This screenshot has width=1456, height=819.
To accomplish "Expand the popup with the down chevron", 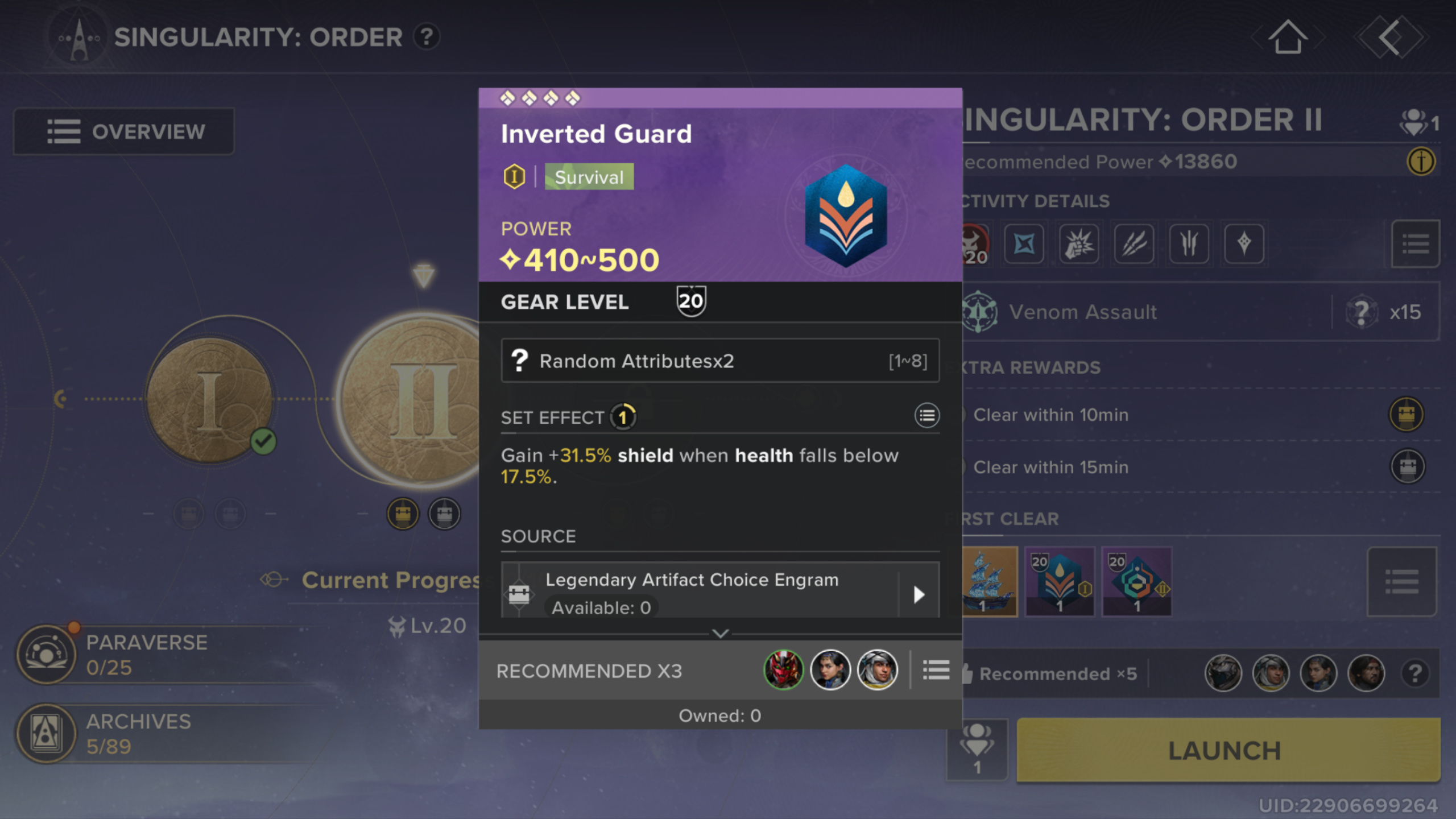I will click(x=720, y=633).
